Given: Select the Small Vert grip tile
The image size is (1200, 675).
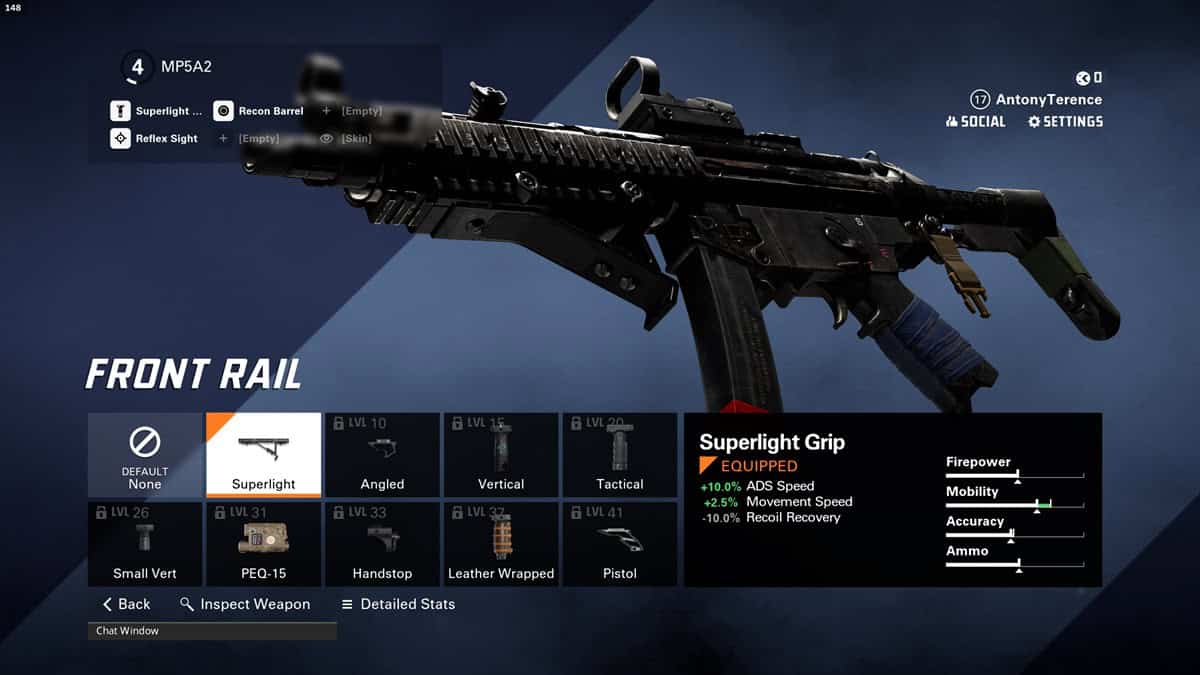Looking at the screenshot, I should [145, 544].
